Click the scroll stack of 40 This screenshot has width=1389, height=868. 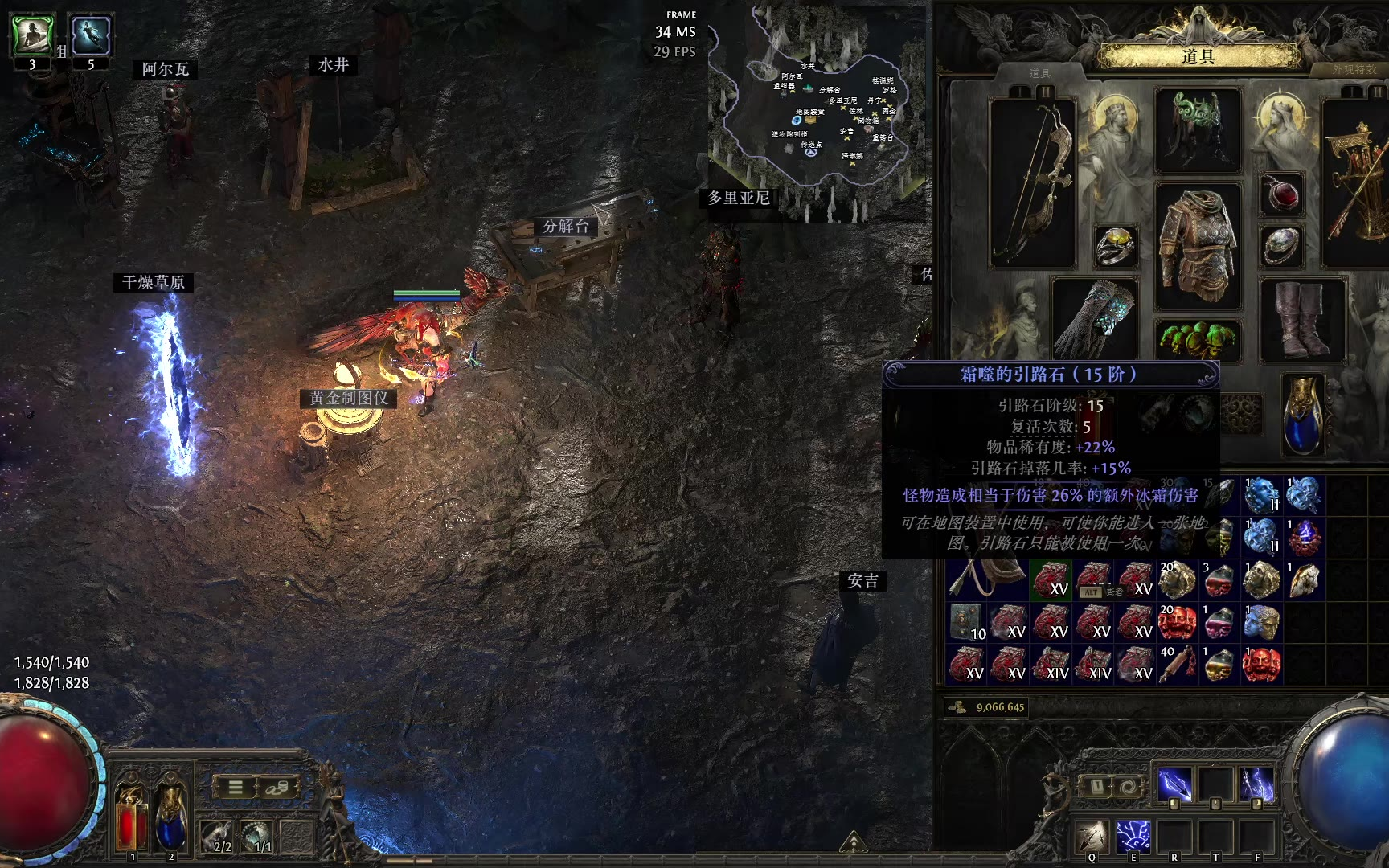1176,664
